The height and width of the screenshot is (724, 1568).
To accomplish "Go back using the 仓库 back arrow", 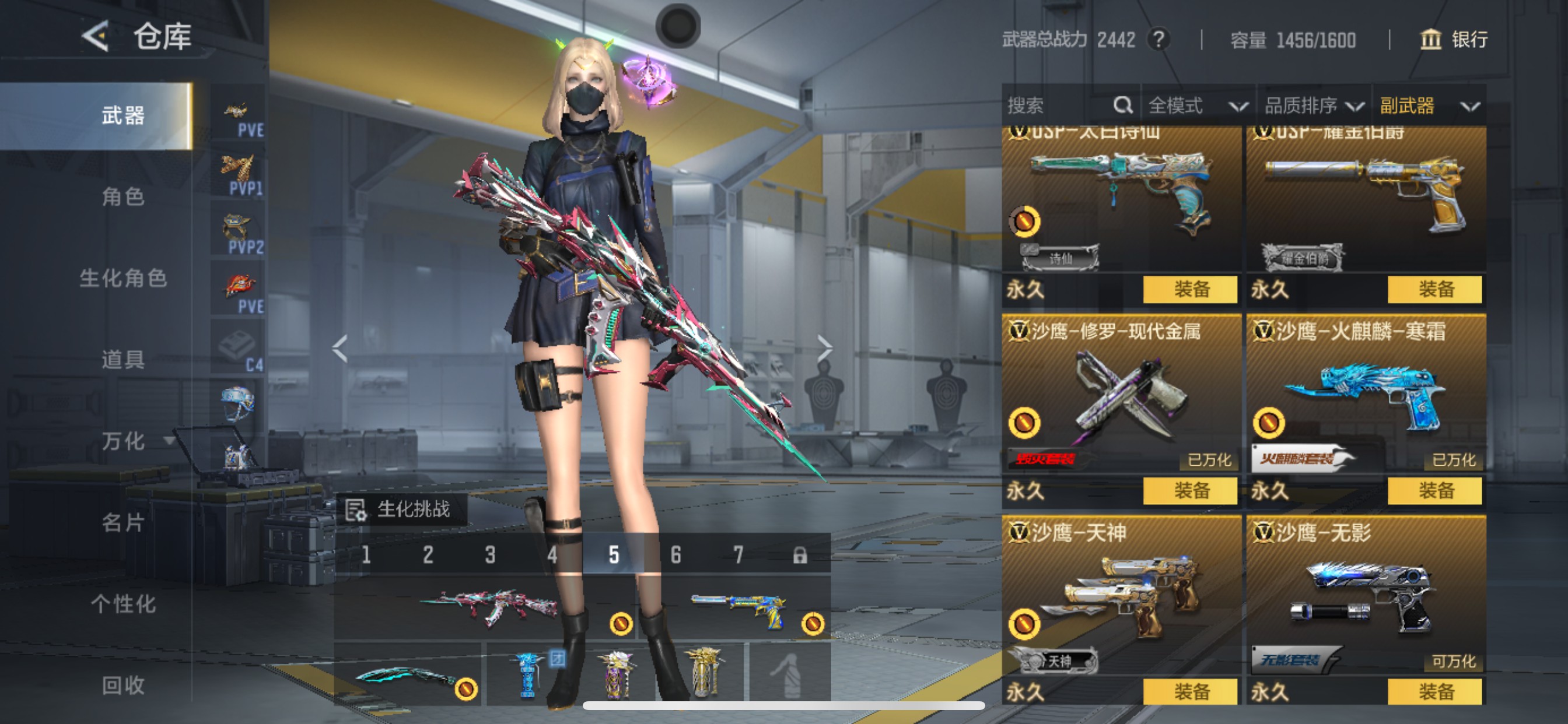I will pyautogui.click(x=96, y=37).
